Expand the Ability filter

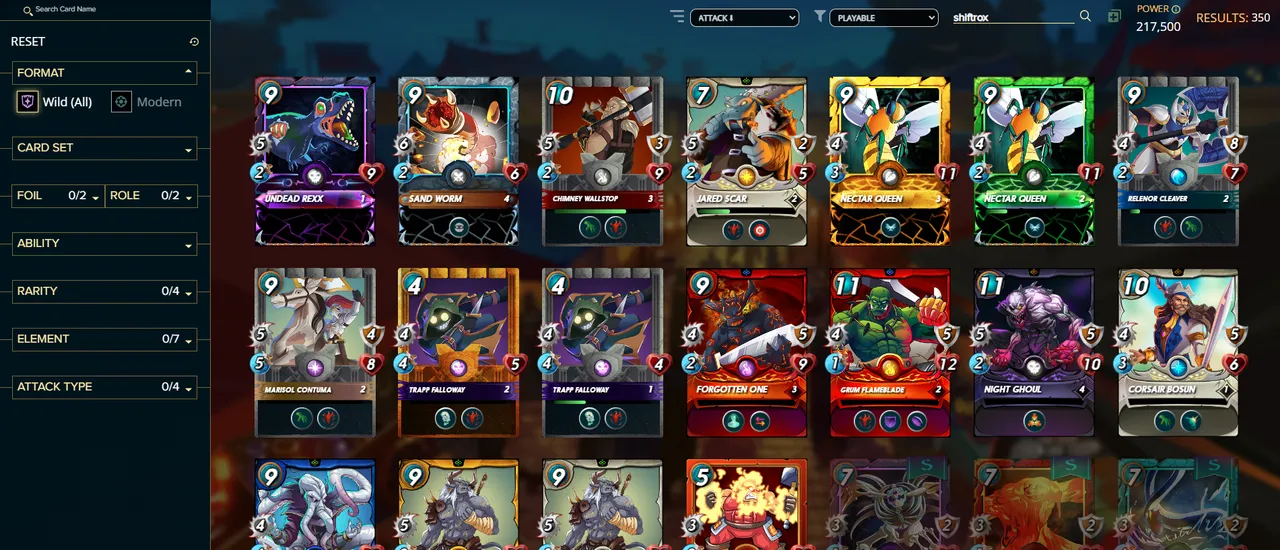click(x=104, y=244)
